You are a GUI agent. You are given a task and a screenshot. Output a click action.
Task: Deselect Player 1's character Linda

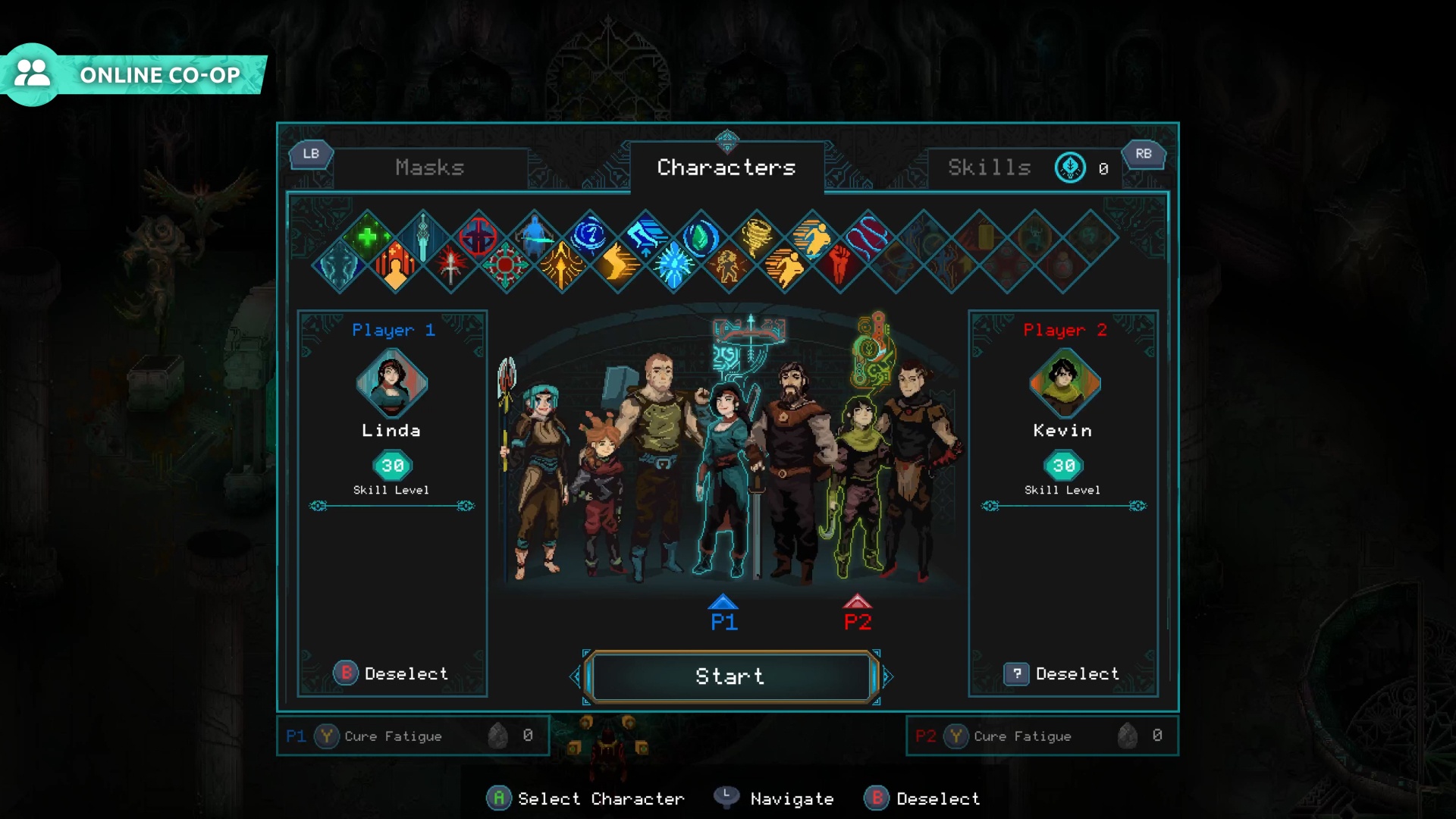point(391,673)
